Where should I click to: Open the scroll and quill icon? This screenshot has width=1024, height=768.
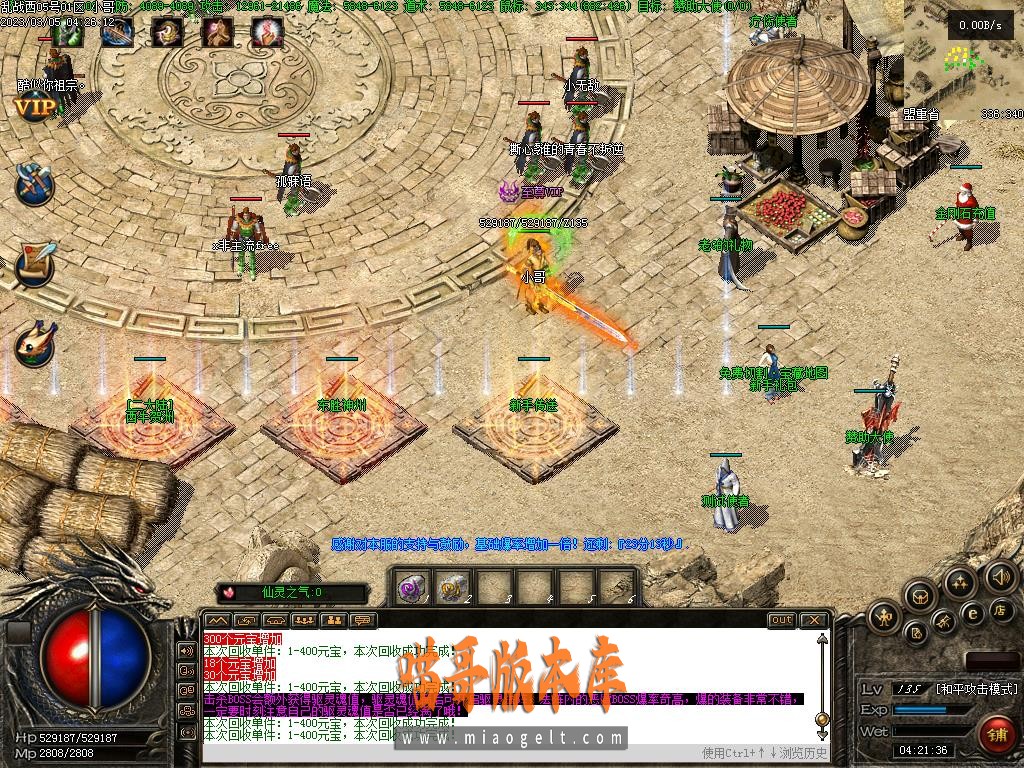click(35, 262)
